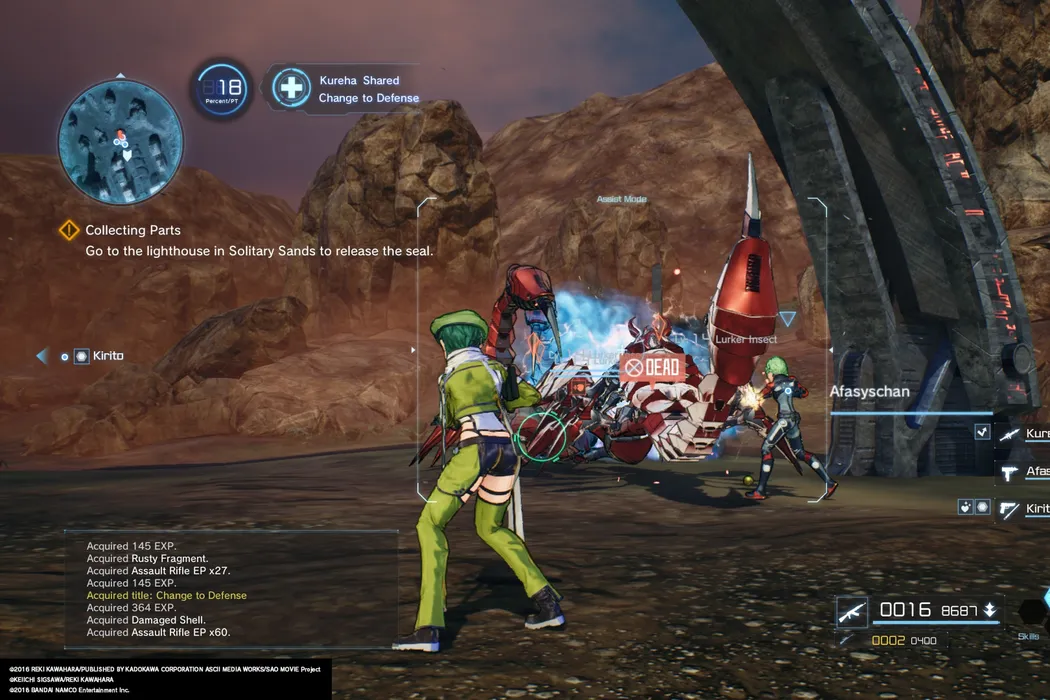Click Kirito's heart buff status icon
The width and height of the screenshot is (1050, 700).
pyautogui.click(x=965, y=507)
